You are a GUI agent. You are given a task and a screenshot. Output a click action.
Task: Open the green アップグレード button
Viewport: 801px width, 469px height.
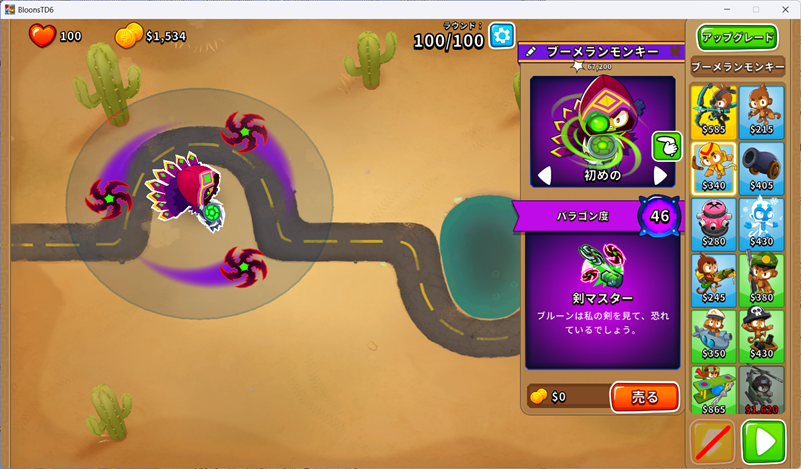[738, 38]
